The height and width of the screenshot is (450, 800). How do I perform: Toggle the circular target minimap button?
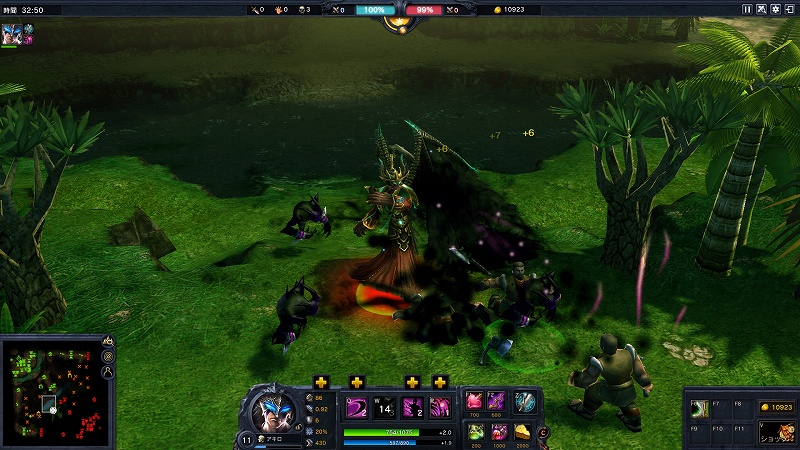tap(108, 356)
